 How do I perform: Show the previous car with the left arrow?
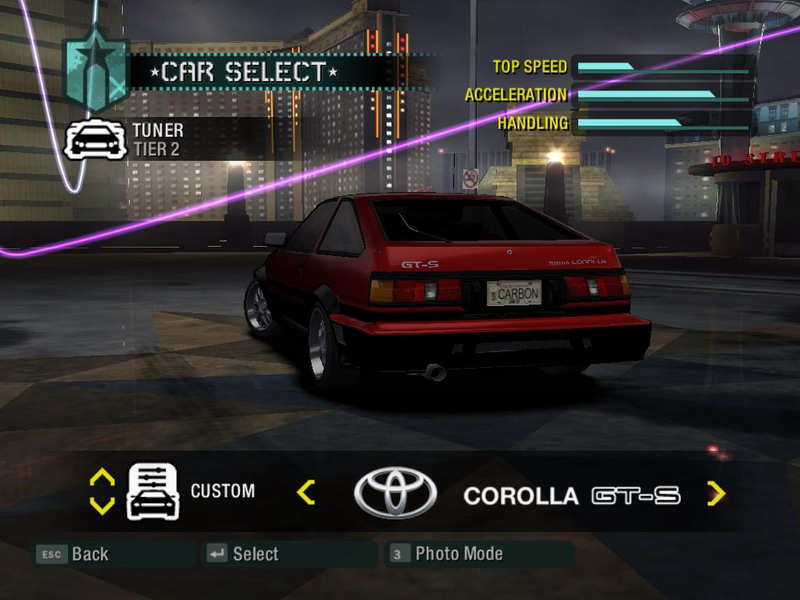click(306, 492)
